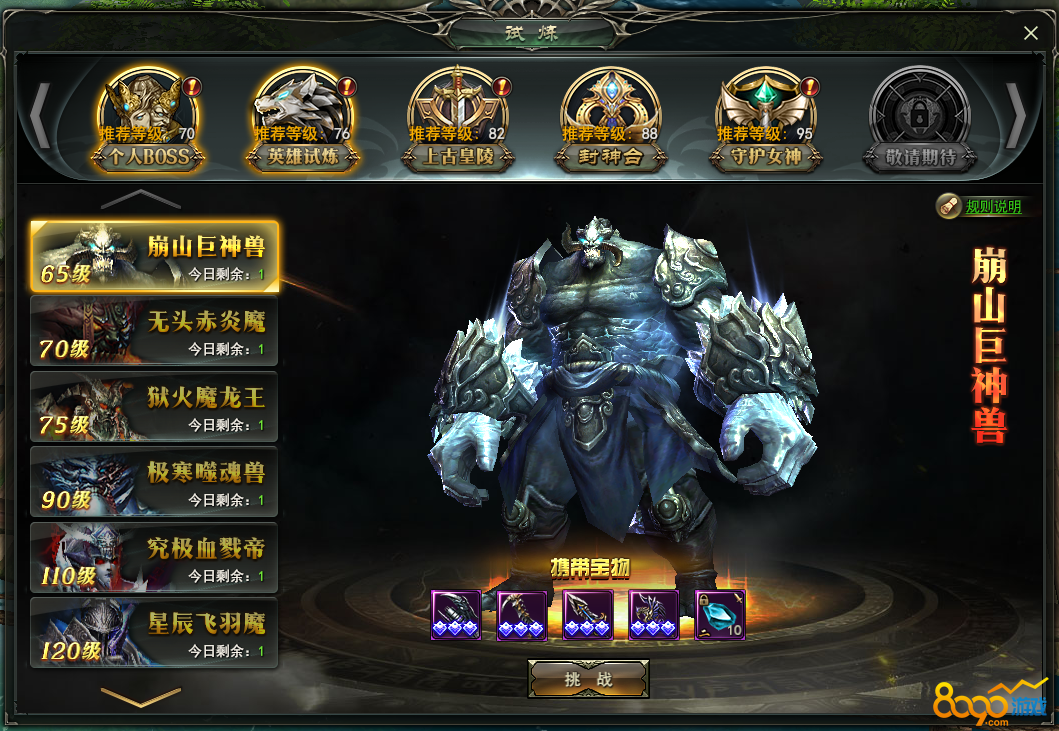Screen dimensions: 1059x731
Task: Switch to the 封神台 category
Action: [x=611, y=122]
